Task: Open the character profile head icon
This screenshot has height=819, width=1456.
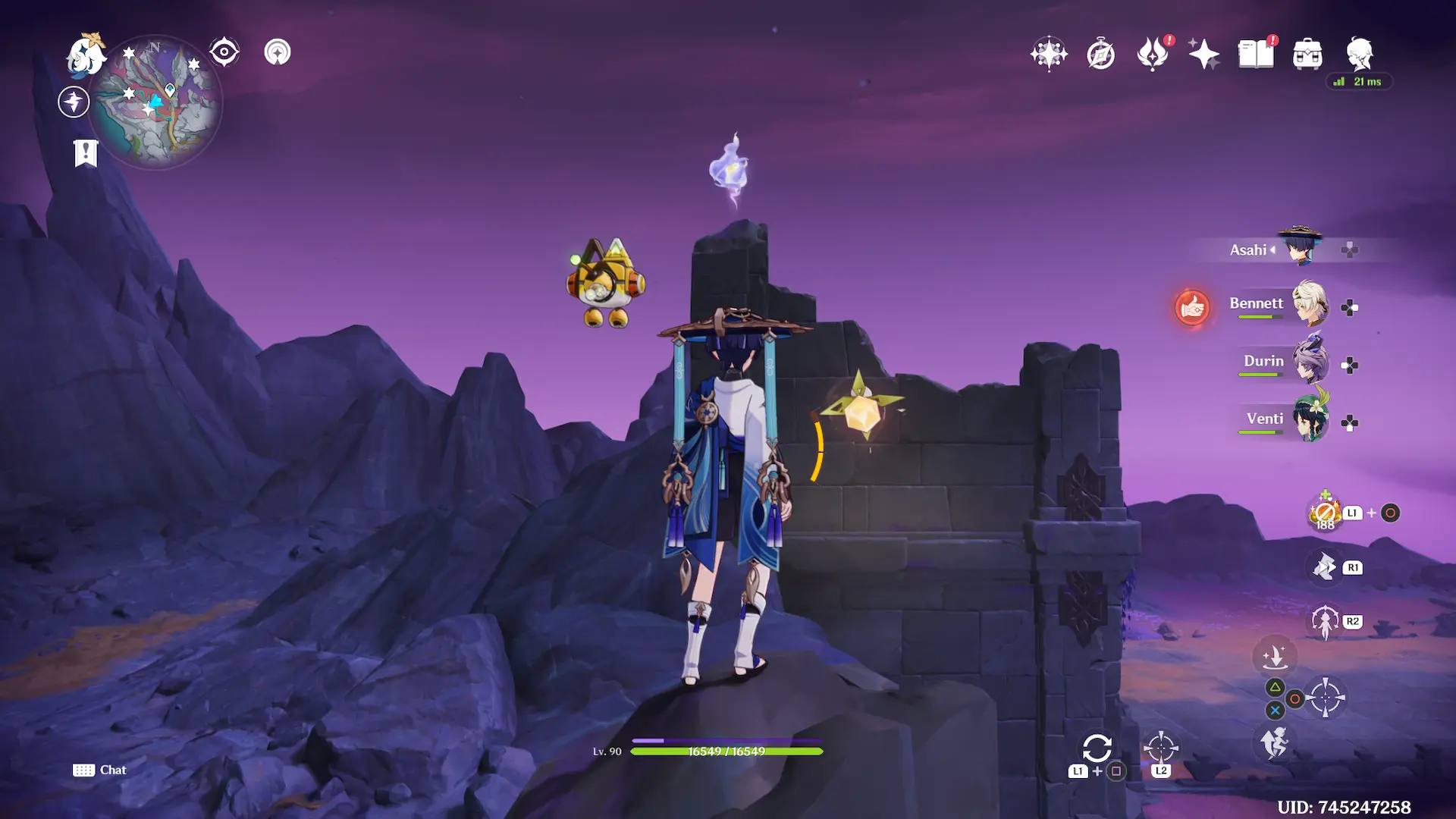Action: 1359,54
